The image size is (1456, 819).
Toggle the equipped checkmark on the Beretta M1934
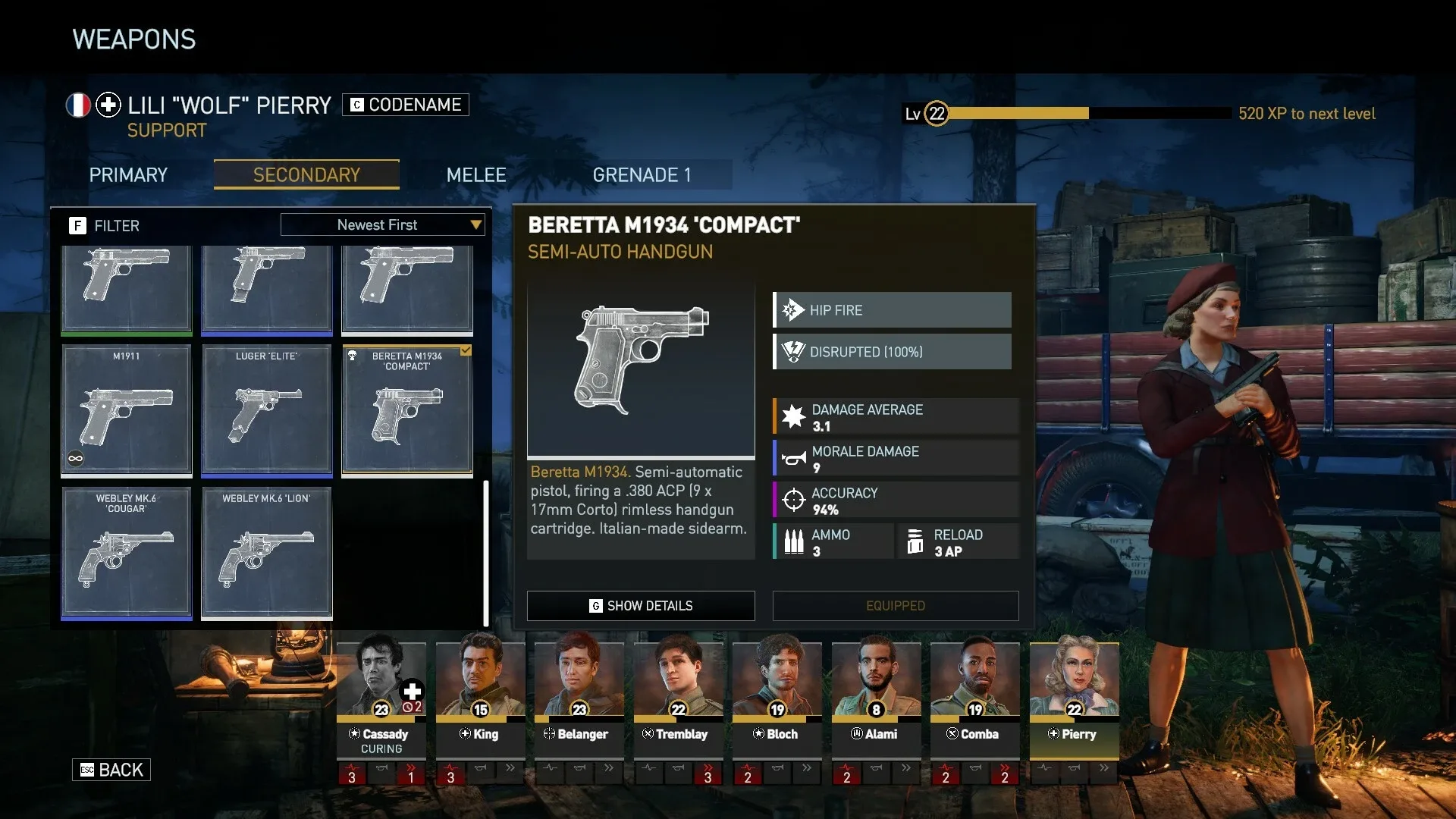pos(466,350)
